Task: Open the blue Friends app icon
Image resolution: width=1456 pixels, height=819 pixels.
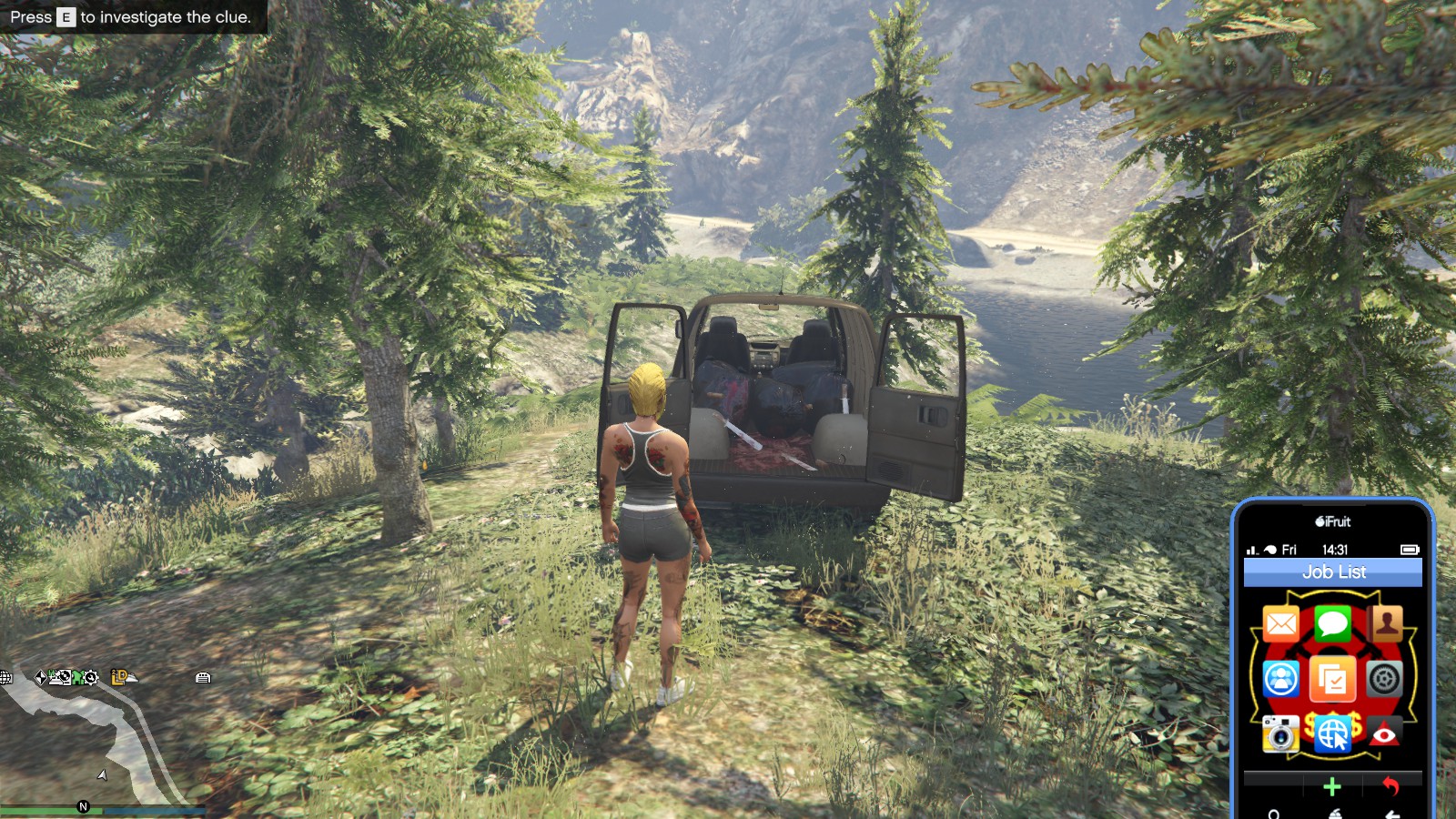Action: [x=1280, y=677]
